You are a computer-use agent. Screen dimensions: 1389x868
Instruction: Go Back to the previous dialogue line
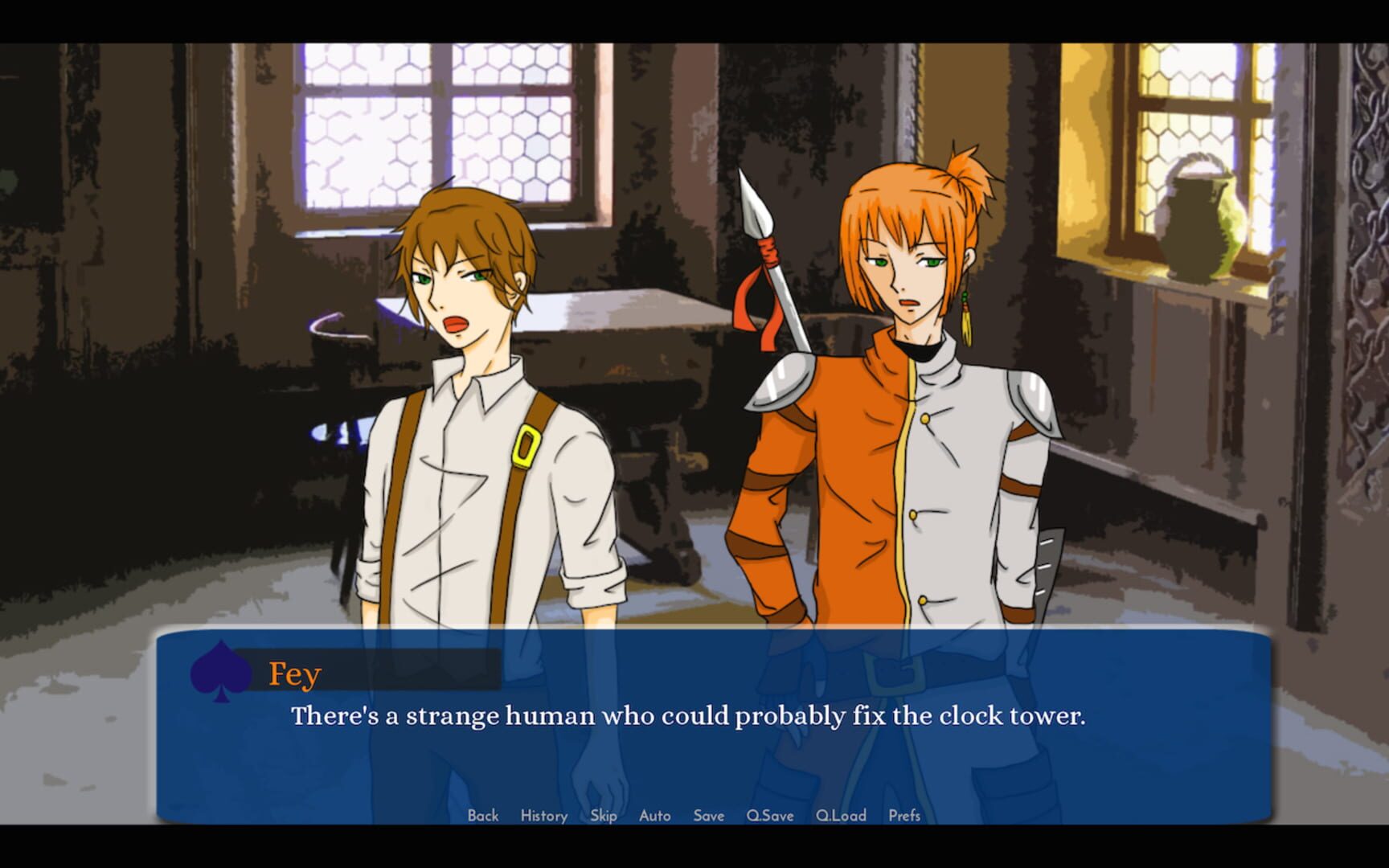[482, 815]
